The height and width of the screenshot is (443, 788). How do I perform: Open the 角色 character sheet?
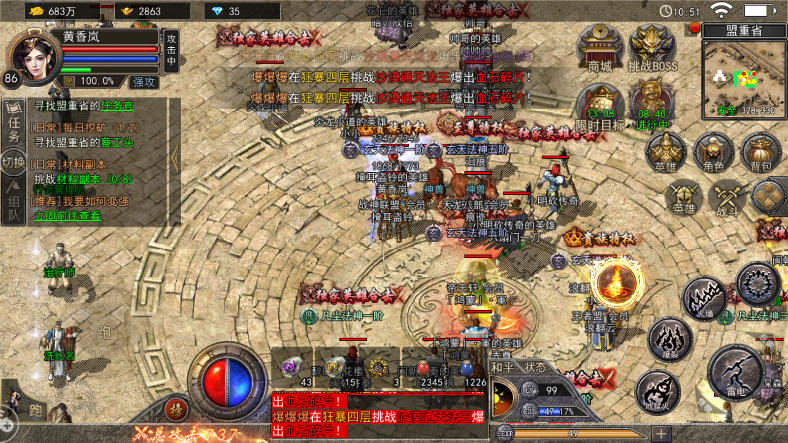tap(713, 153)
